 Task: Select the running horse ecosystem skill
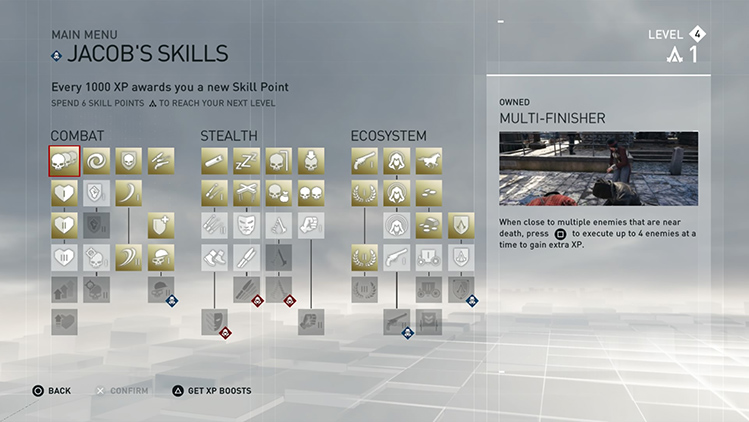pyautogui.click(x=429, y=160)
